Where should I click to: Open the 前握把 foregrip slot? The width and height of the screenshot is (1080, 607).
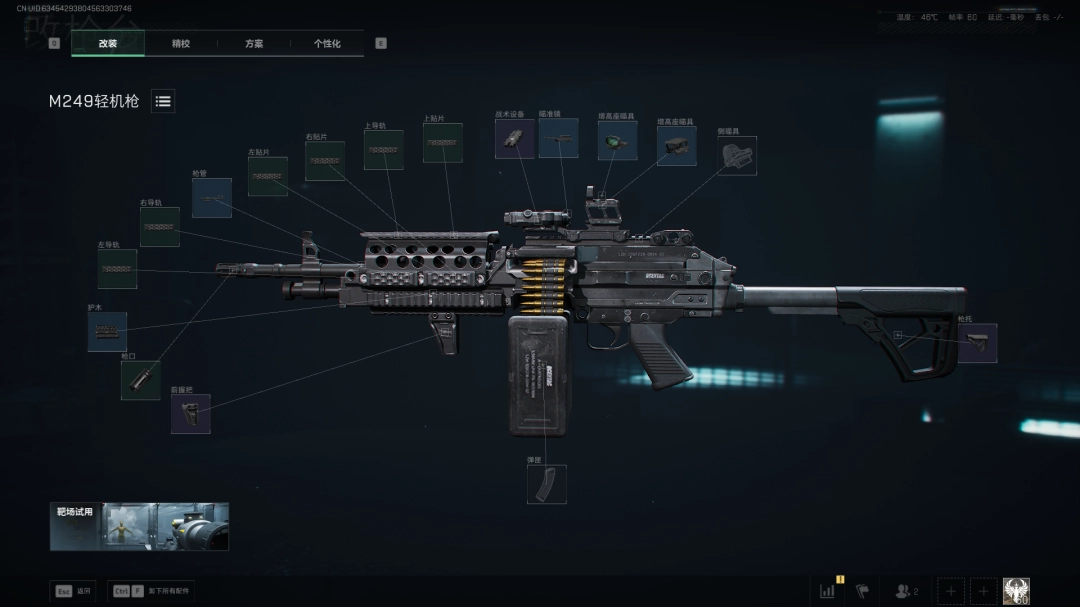point(190,413)
